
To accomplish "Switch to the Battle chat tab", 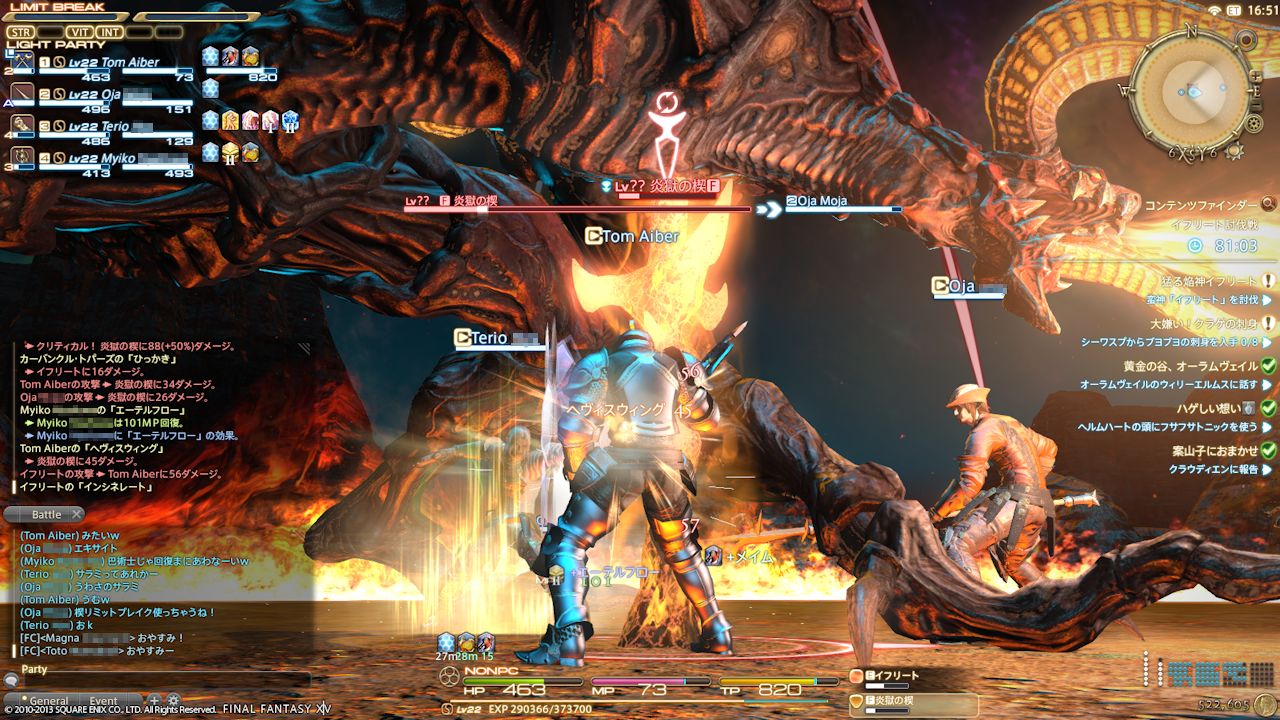I will pos(45,514).
